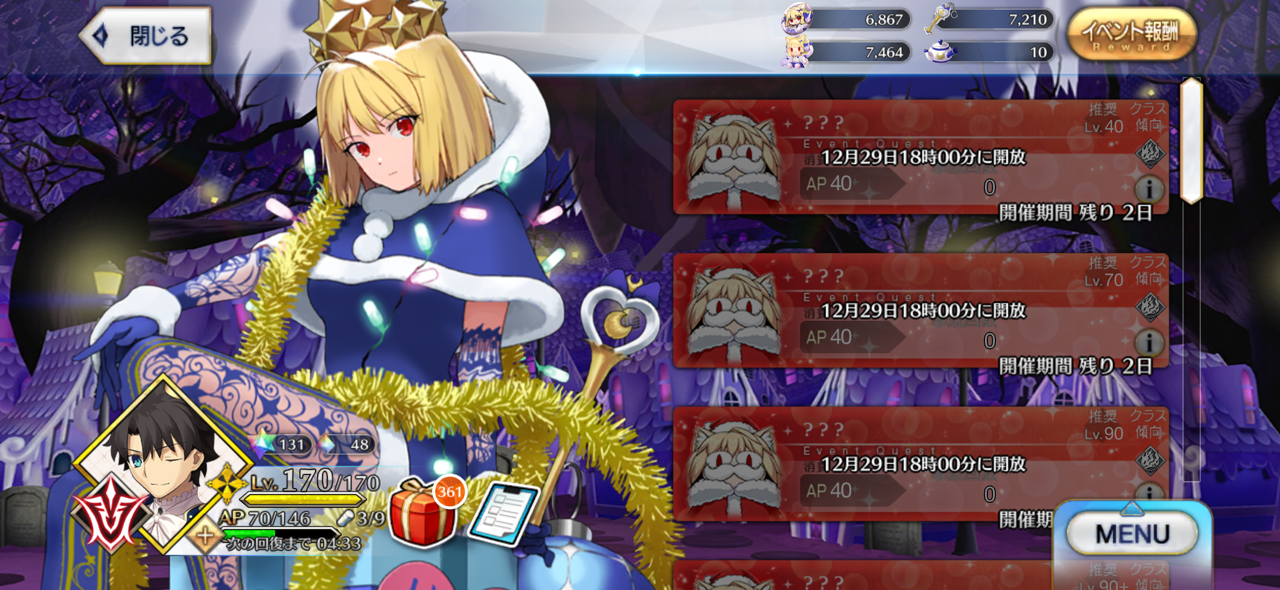
Task: Open the MENU button
Action: click(1131, 534)
